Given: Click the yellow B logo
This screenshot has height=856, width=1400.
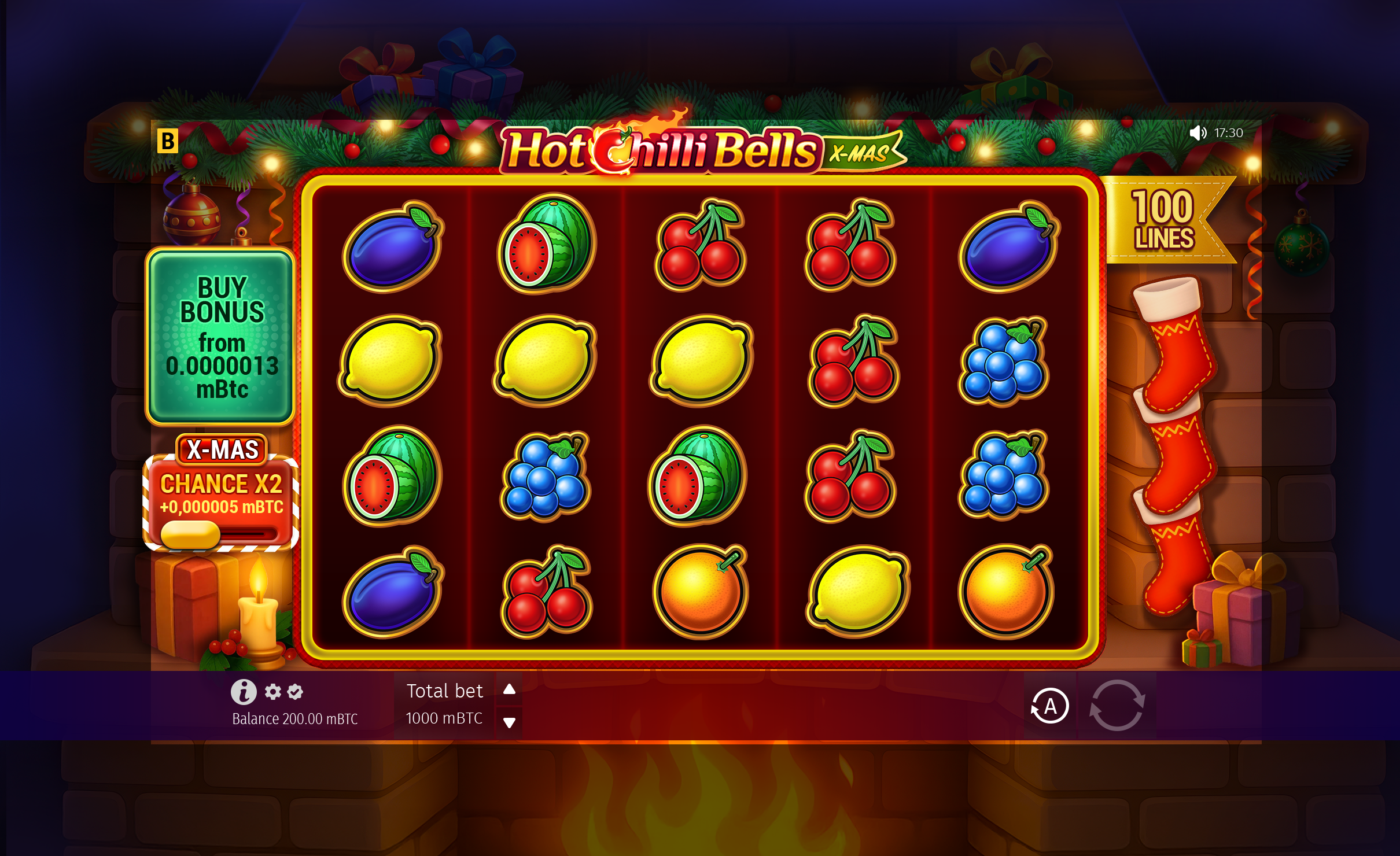Looking at the screenshot, I should 168,141.
